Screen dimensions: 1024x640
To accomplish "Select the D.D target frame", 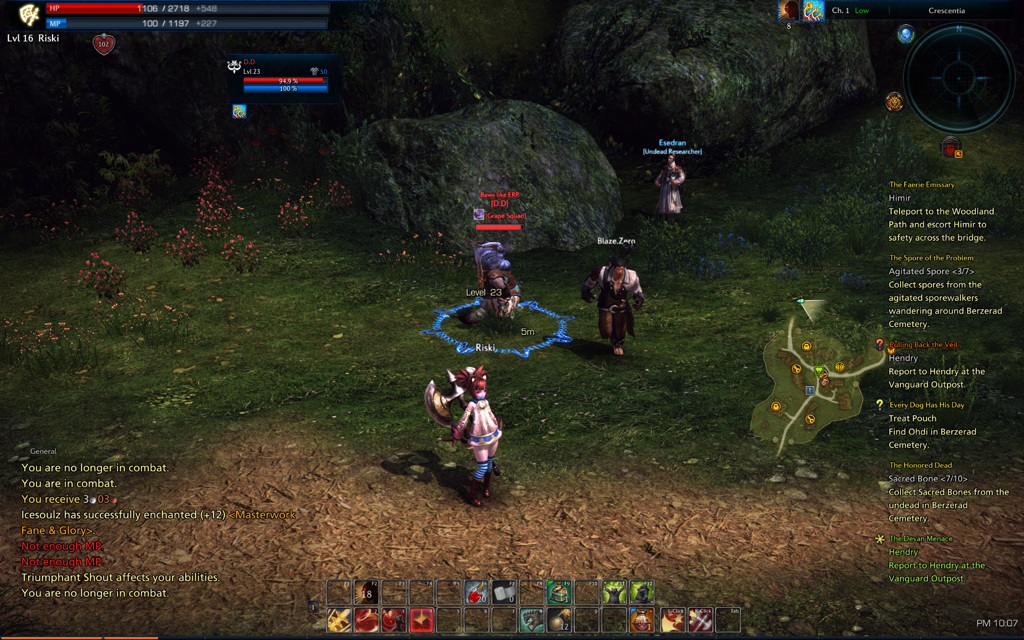I will pos(278,79).
